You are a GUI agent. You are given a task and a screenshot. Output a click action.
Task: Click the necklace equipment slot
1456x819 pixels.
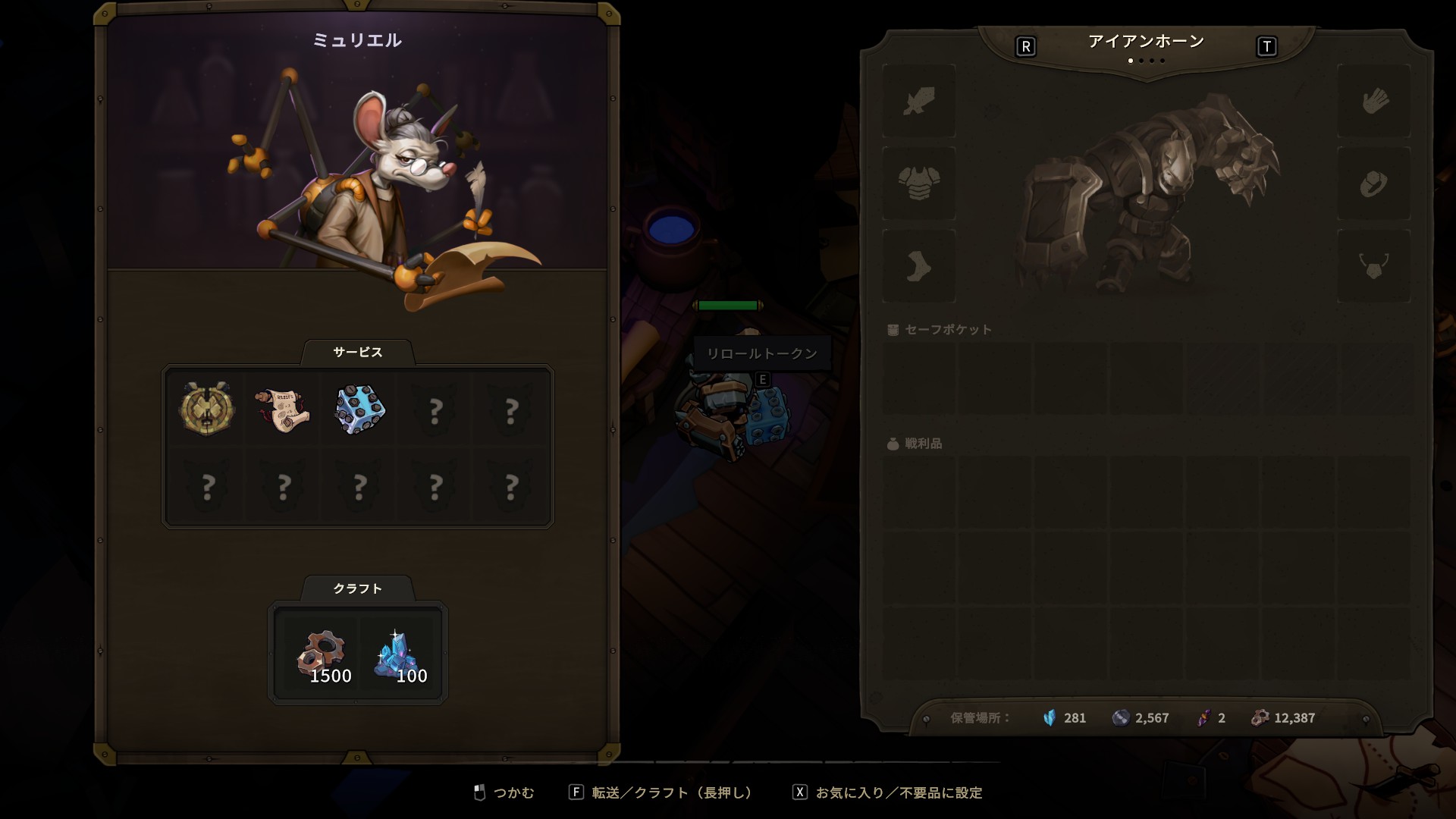[1374, 266]
